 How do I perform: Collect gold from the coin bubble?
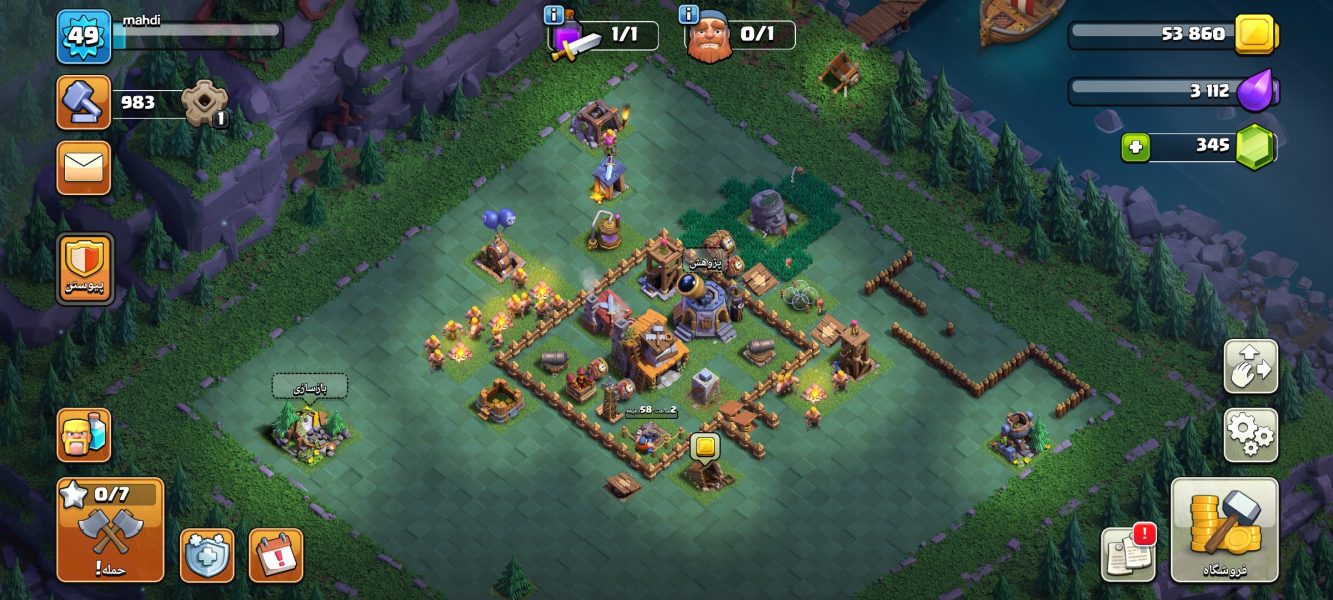(705, 446)
